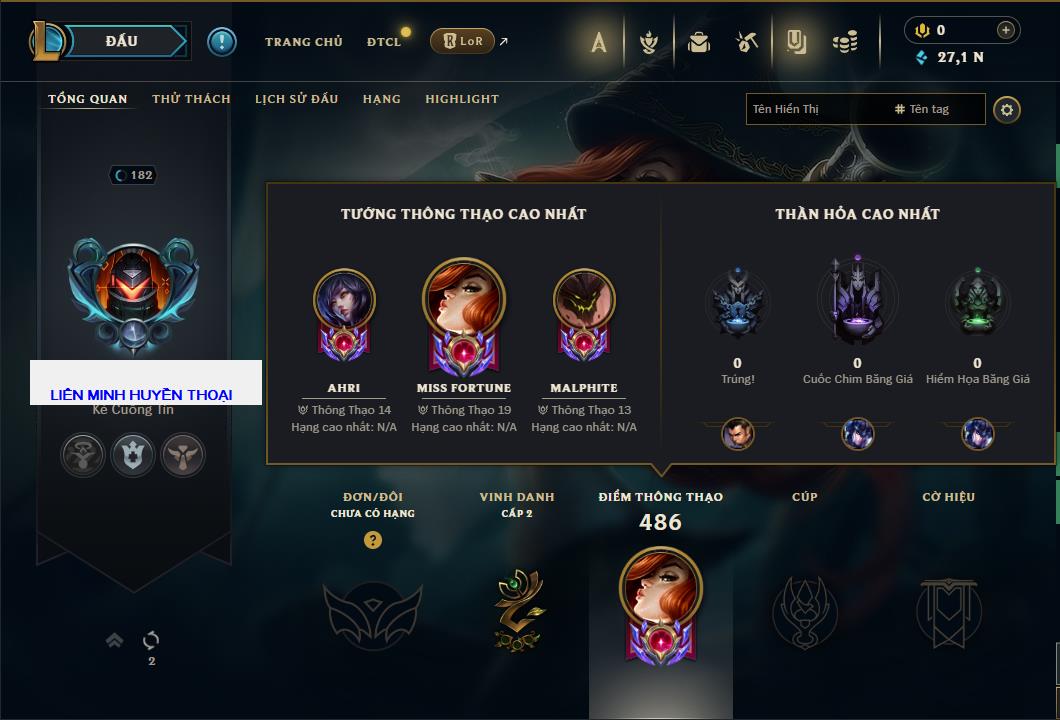Open the CÚP trophy section

(x=804, y=610)
